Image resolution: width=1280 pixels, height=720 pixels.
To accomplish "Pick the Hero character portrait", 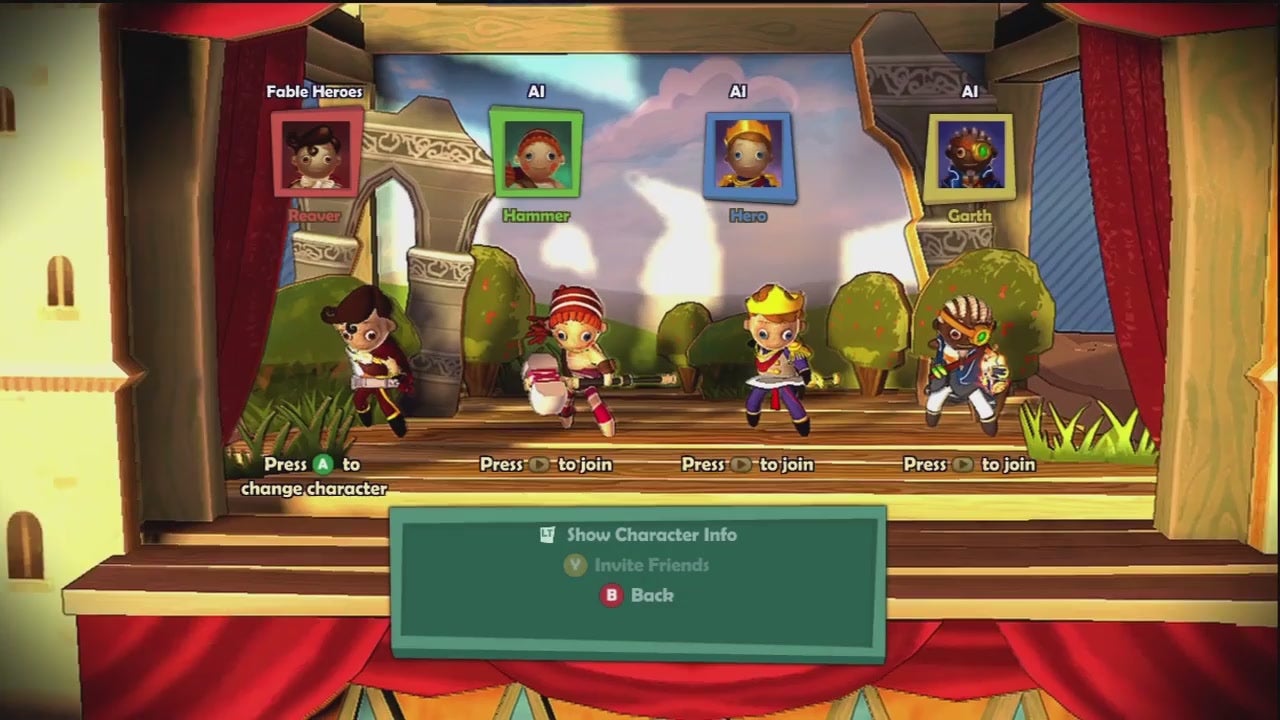I will [749, 156].
